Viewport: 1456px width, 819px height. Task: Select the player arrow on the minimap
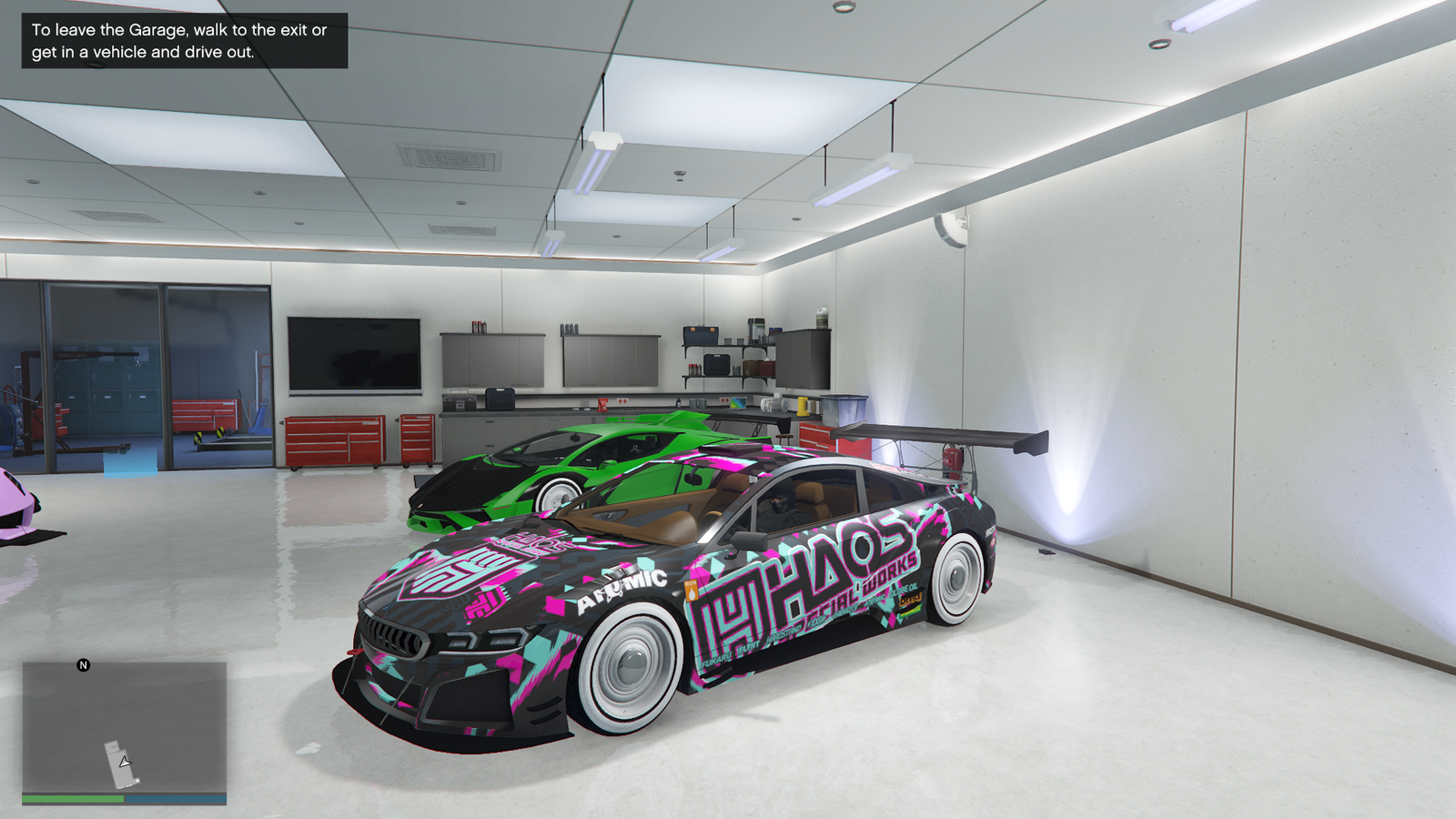(125, 761)
